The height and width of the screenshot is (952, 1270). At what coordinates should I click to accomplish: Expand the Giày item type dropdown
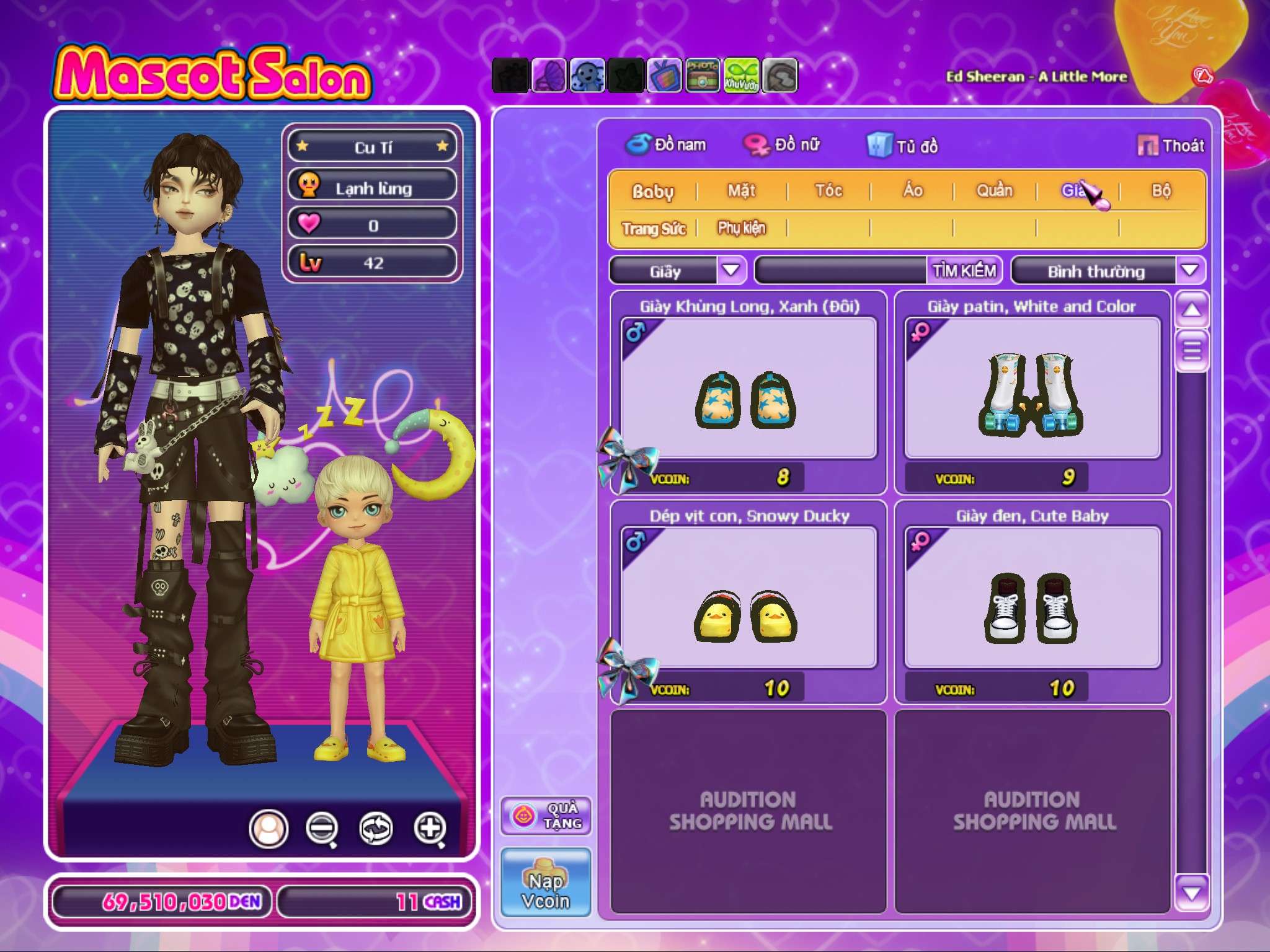[731, 270]
